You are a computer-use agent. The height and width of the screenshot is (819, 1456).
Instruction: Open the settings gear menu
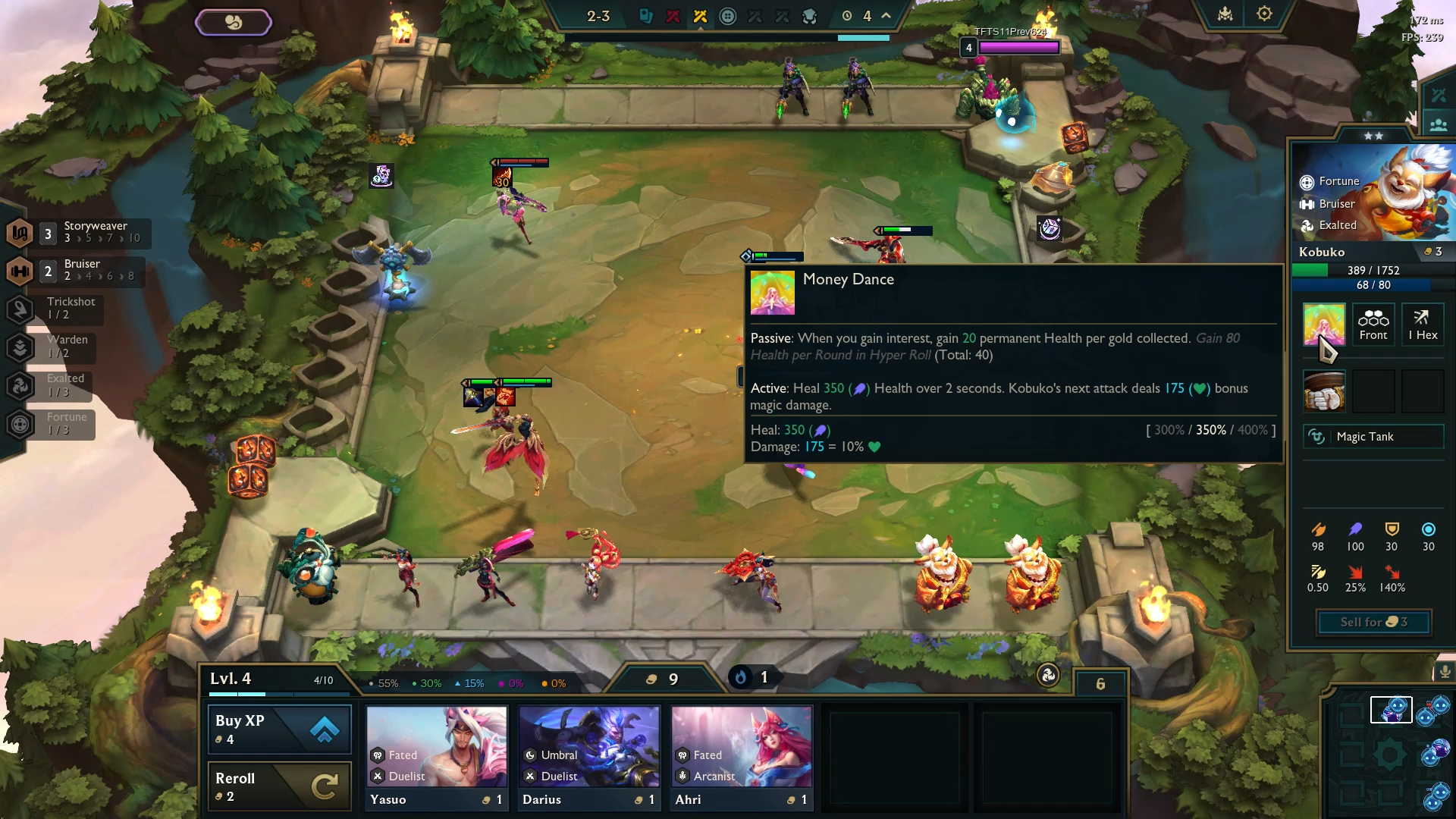coord(1263,13)
